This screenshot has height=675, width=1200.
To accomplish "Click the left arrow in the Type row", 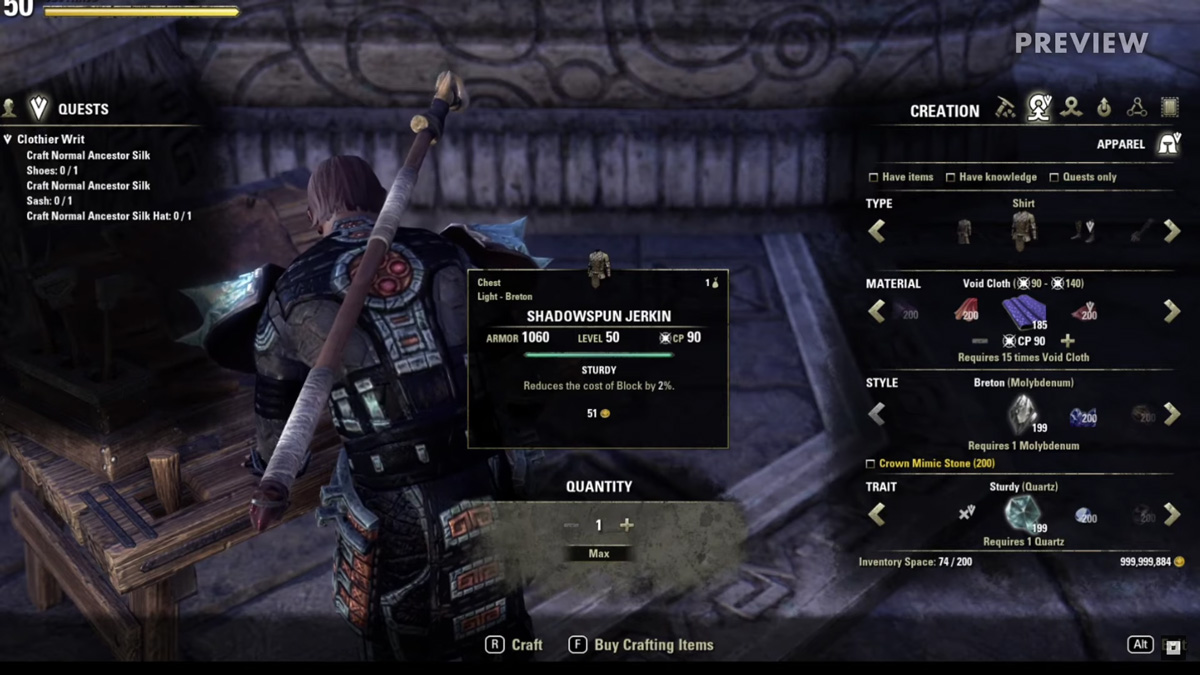I will 877,231.
